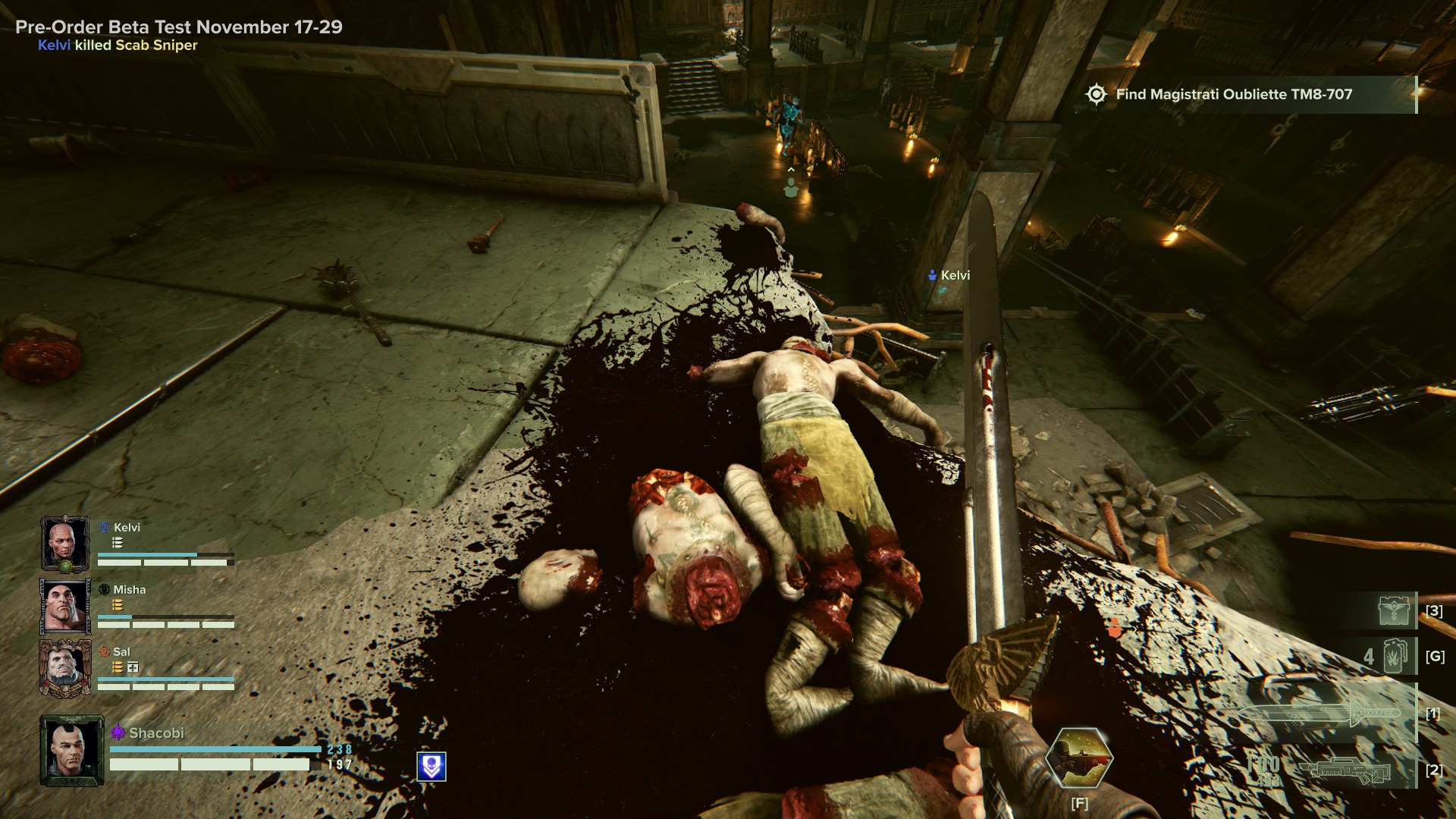
Task: Click Shacobi's own character portrait
Action: 72,751
